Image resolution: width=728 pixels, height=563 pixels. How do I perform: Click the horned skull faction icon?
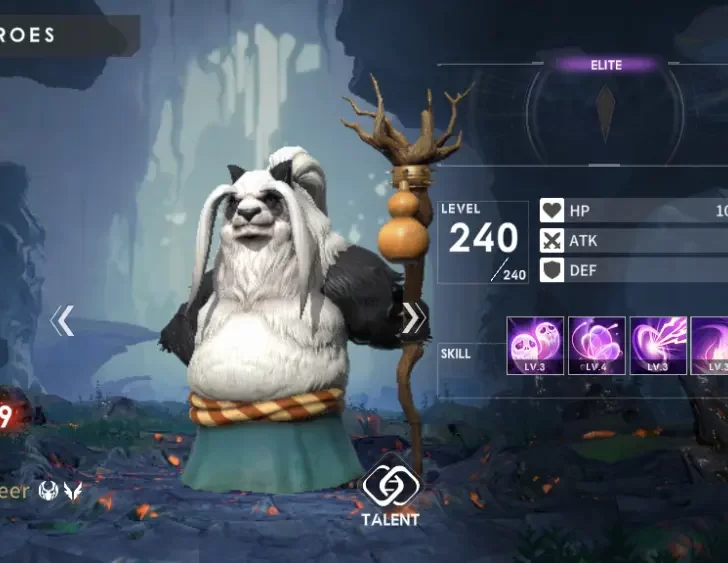click(x=48, y=491)
